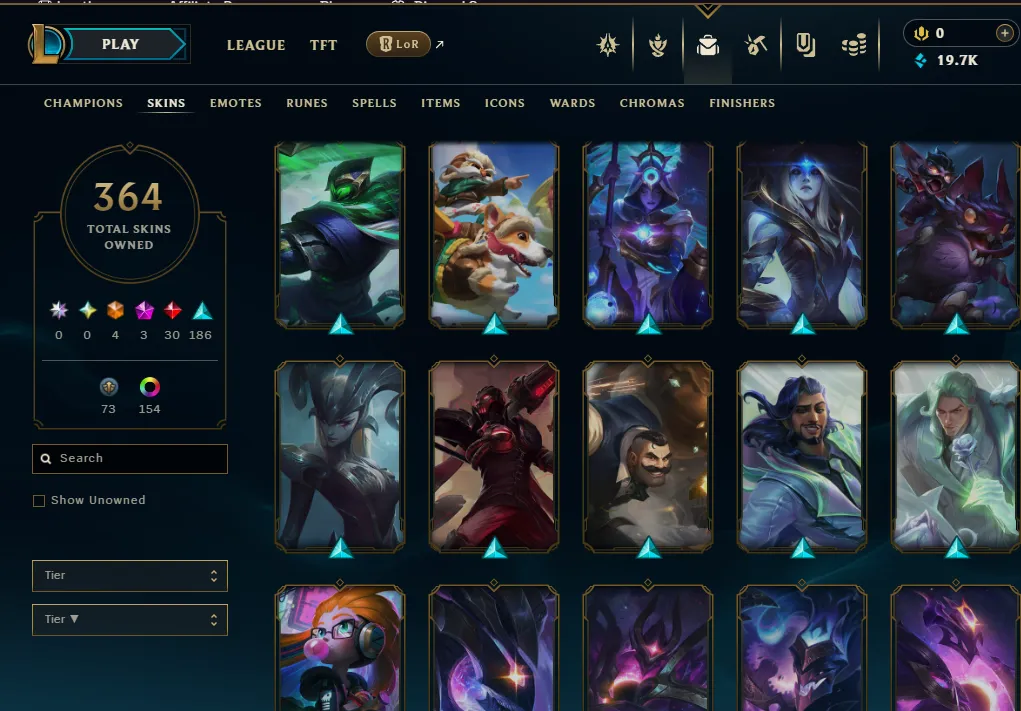
Task: Open the coin stack store icon
Action: tap(853, 45)
